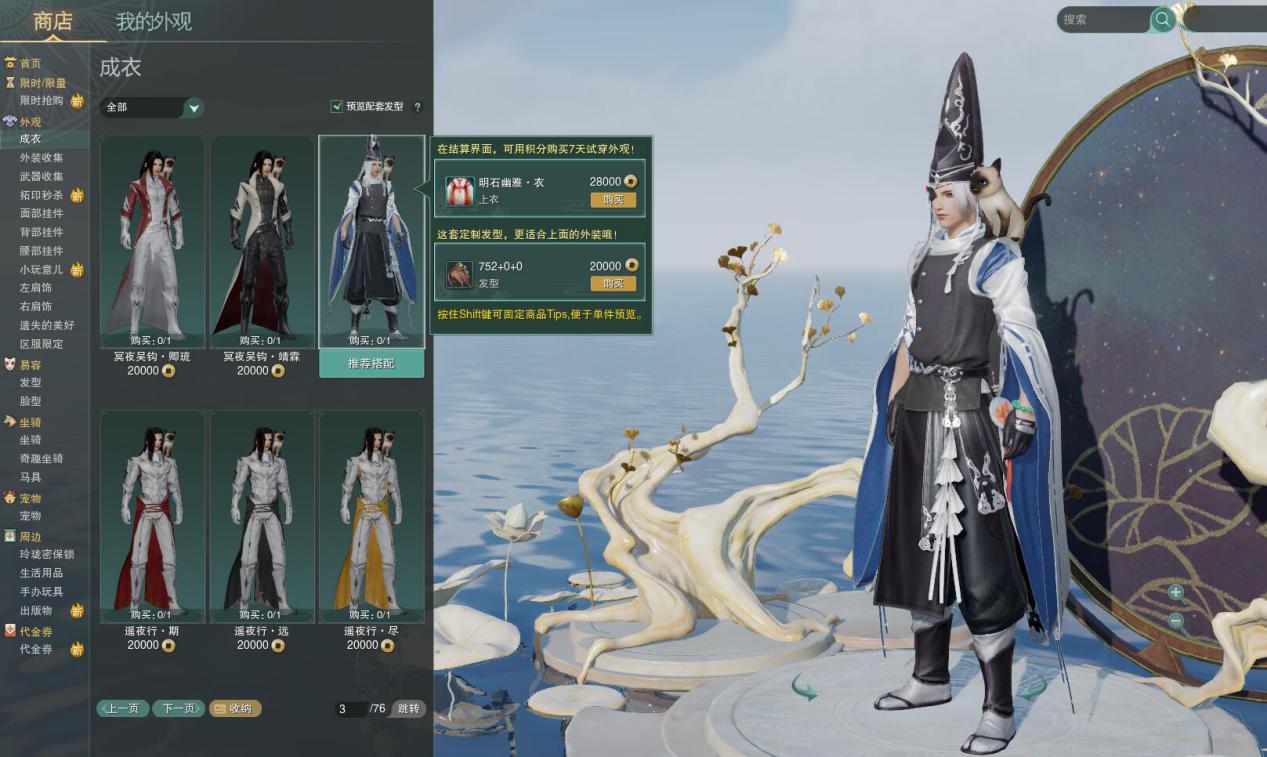The height and width of the screenshot is (757, 1267).
Task: Focus the page number input field
Action: 350,709
